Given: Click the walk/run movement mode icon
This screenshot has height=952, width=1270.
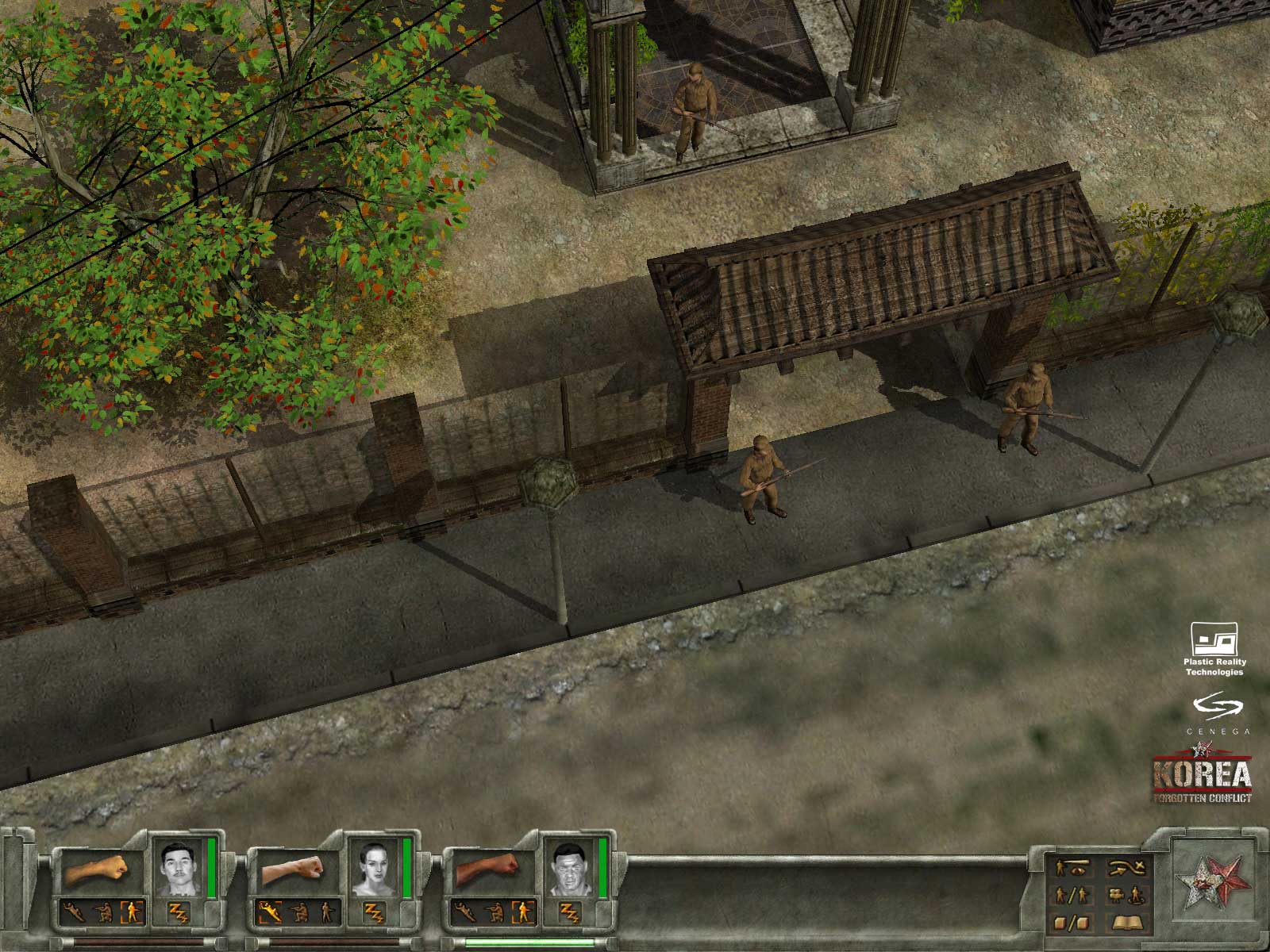Looking at the screenshot, I should click(1072, 895).
